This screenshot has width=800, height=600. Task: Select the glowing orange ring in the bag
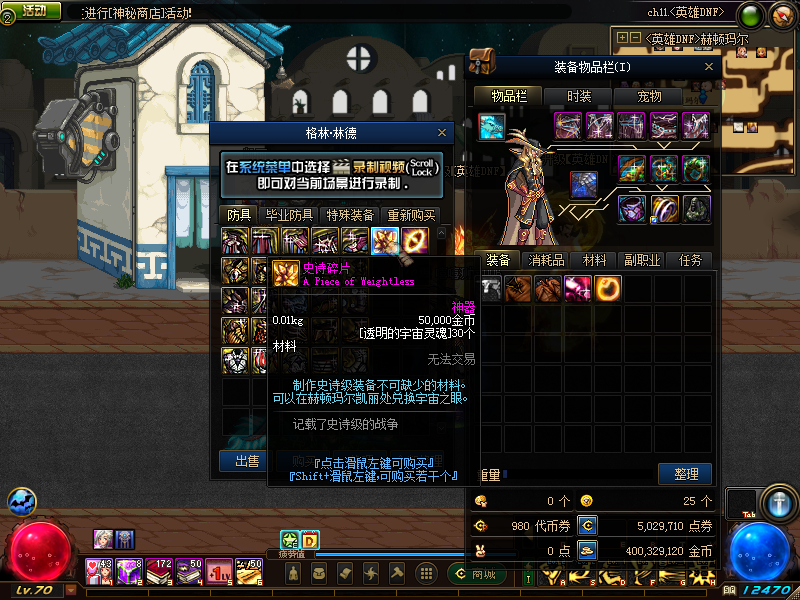tap(607, 288)
